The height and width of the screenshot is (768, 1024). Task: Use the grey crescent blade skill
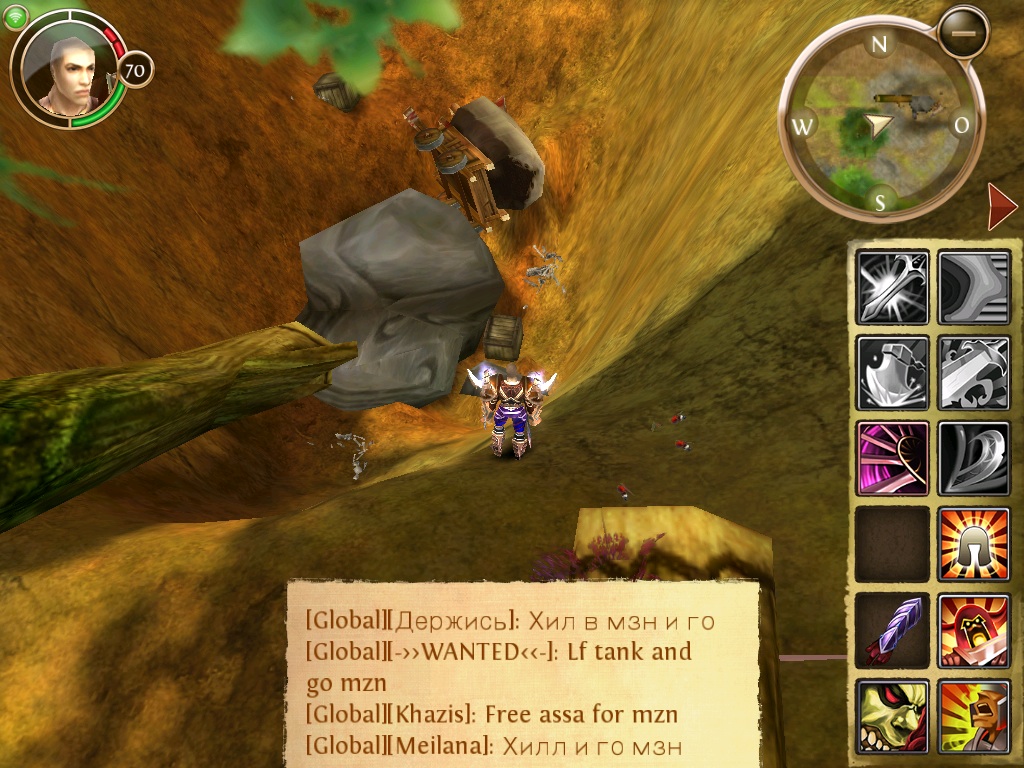pyautogui.click(x=974, y=458)
